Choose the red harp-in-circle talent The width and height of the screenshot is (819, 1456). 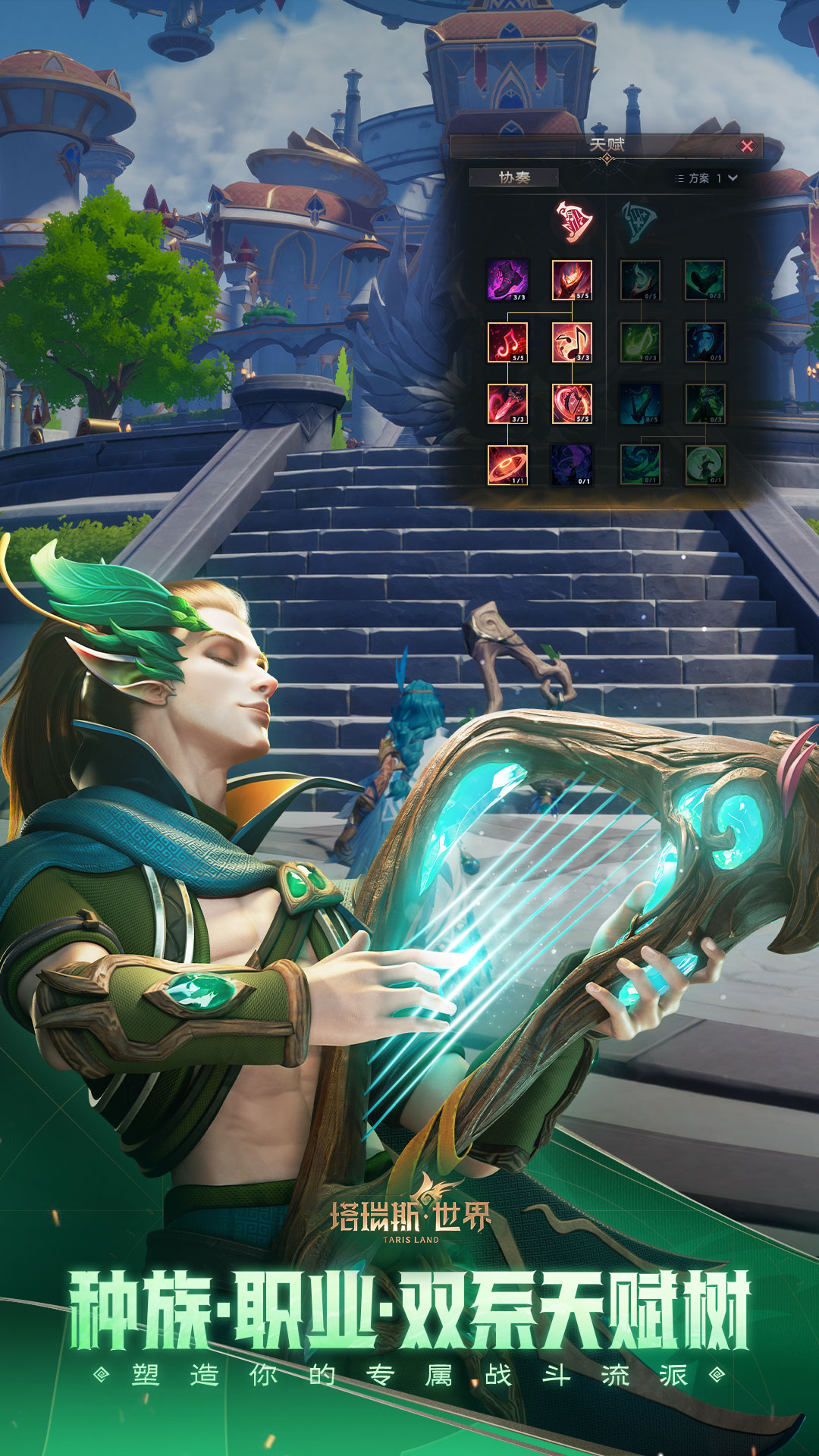point(572,403)
